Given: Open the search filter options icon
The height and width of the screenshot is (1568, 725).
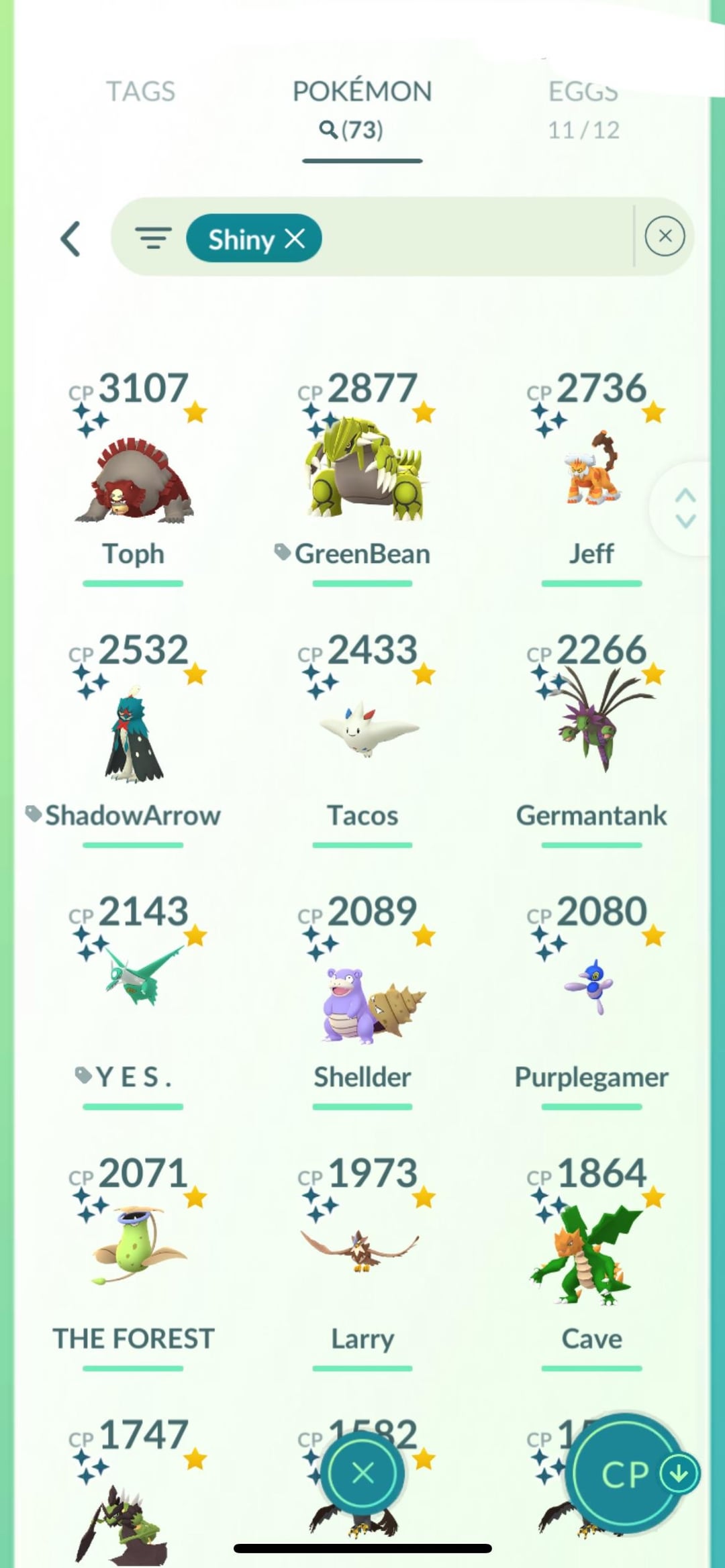Looking at the screenshot, I should [153, 238].
